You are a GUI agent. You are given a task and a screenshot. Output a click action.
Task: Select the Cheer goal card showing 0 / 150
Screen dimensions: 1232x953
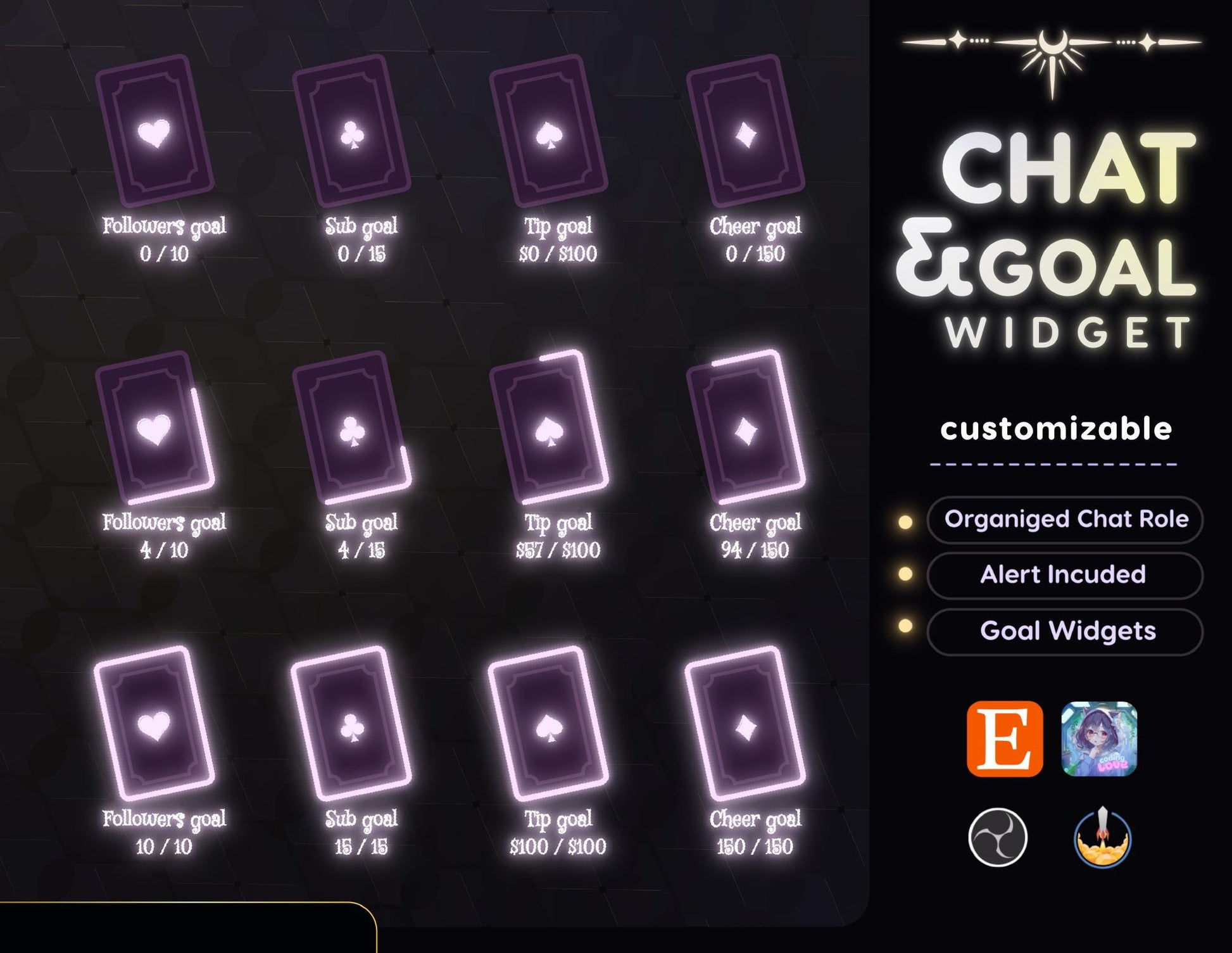pos(746,131)
